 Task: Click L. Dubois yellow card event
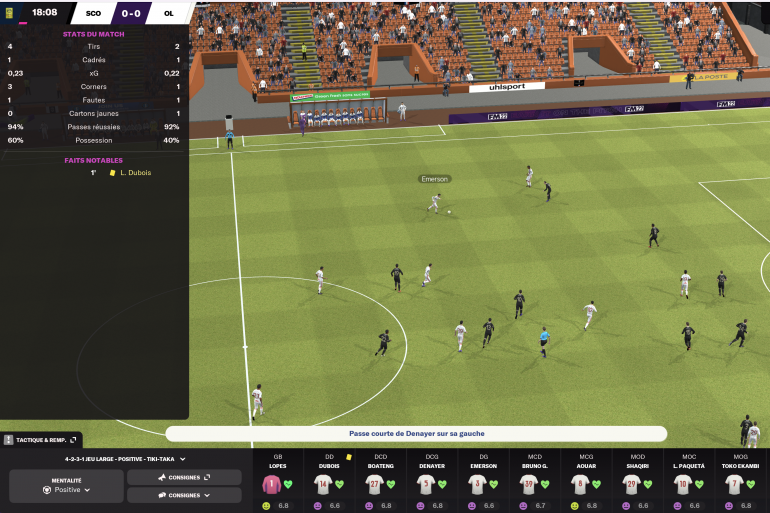point(134,173)
